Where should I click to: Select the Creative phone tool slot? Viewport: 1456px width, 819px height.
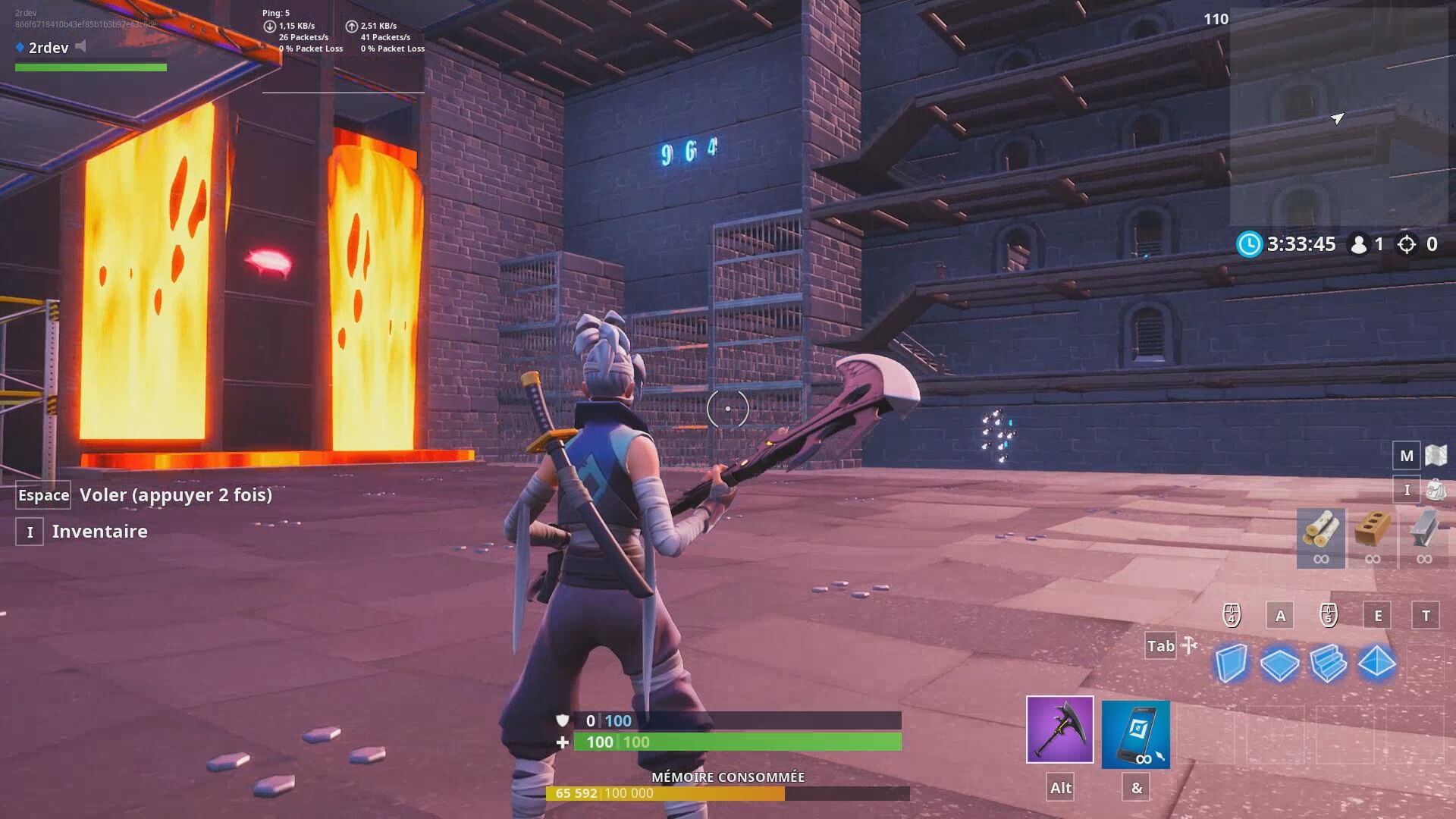(1136, 732)
